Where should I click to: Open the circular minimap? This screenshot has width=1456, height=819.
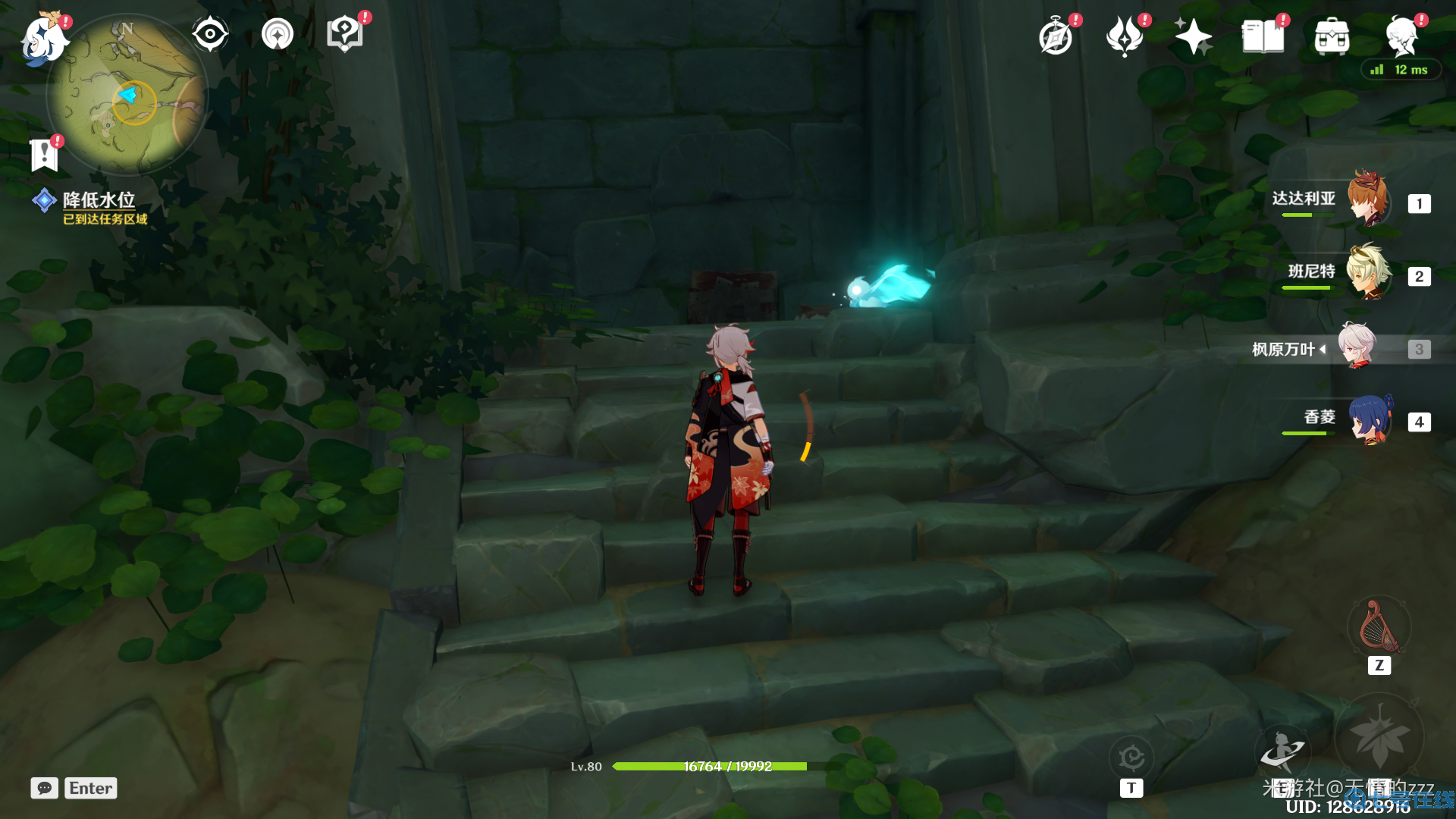pyautogui.click(x=126, y=95)
